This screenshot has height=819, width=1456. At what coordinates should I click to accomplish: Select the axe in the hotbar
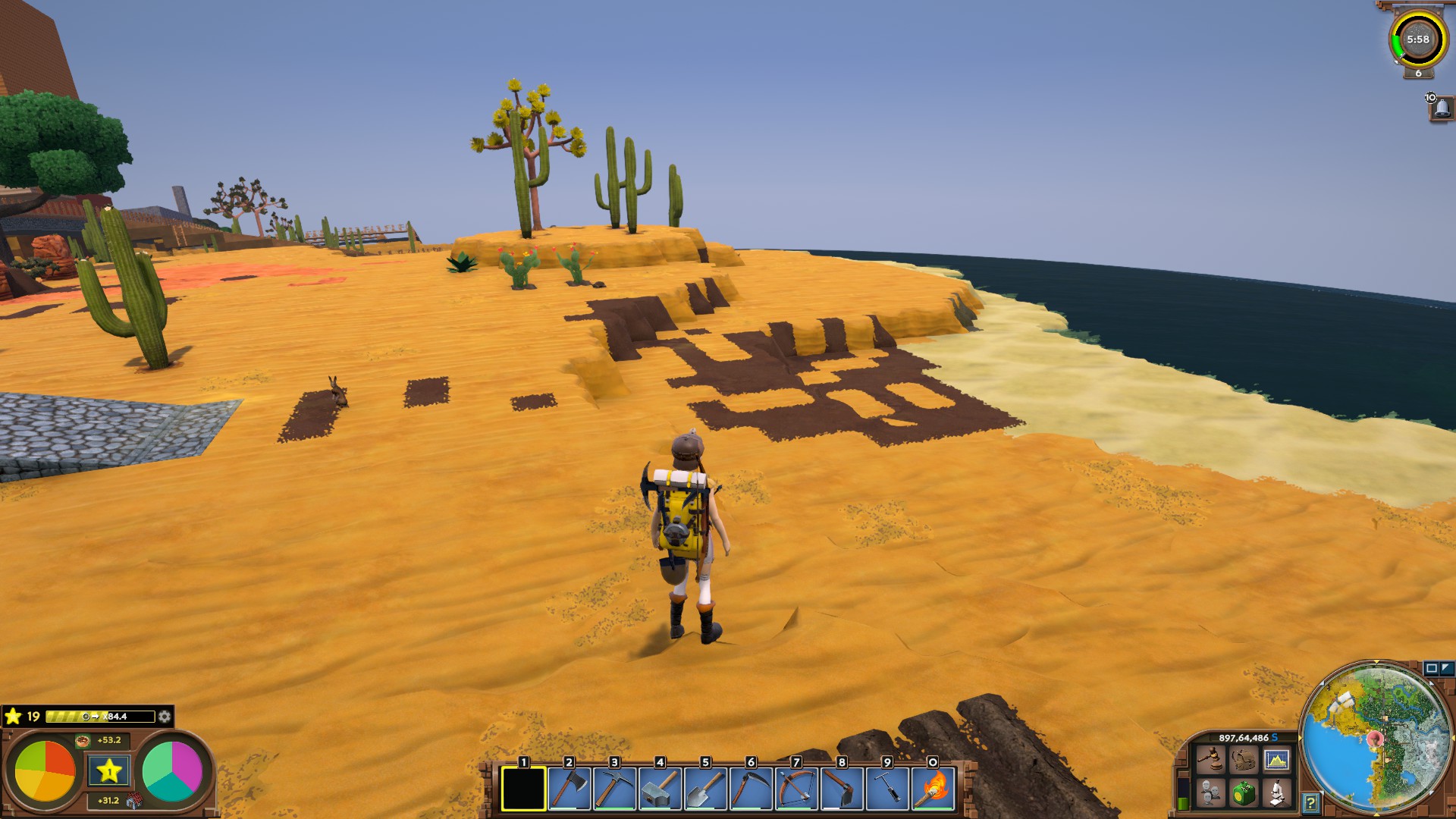[x=569, y=789]
